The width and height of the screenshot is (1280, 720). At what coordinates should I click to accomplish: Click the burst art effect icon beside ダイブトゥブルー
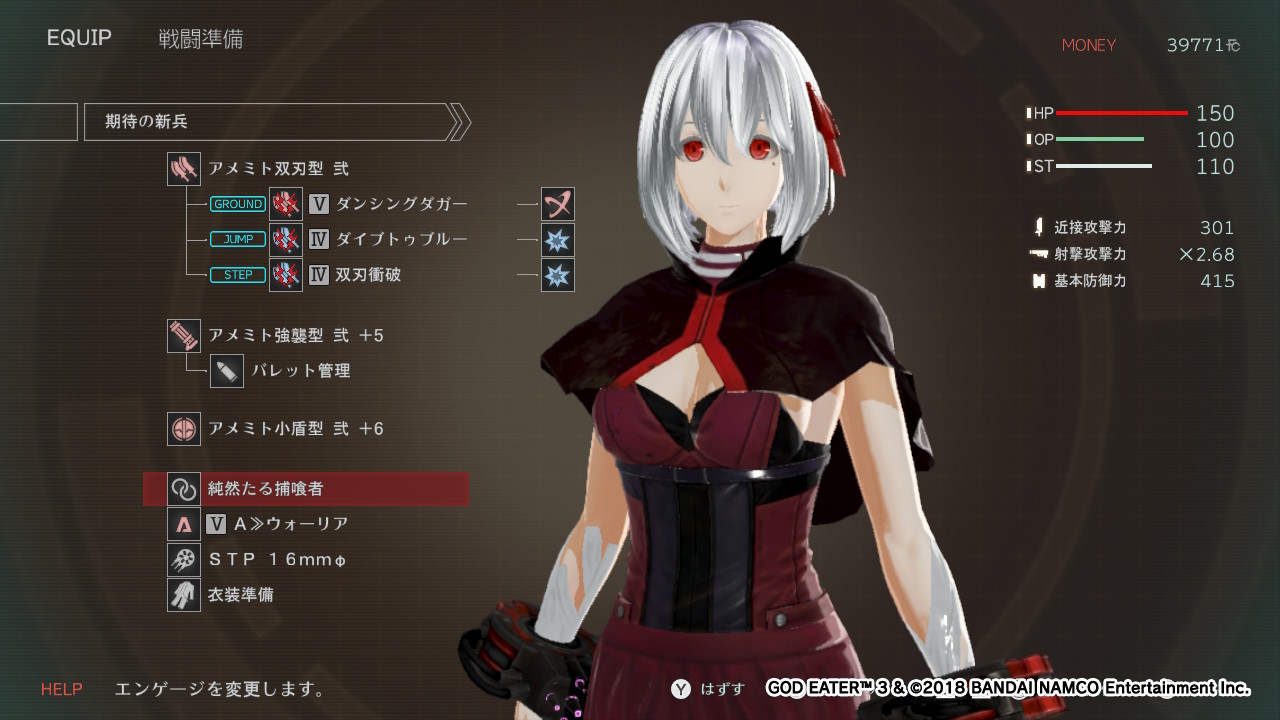click(558, 239)
